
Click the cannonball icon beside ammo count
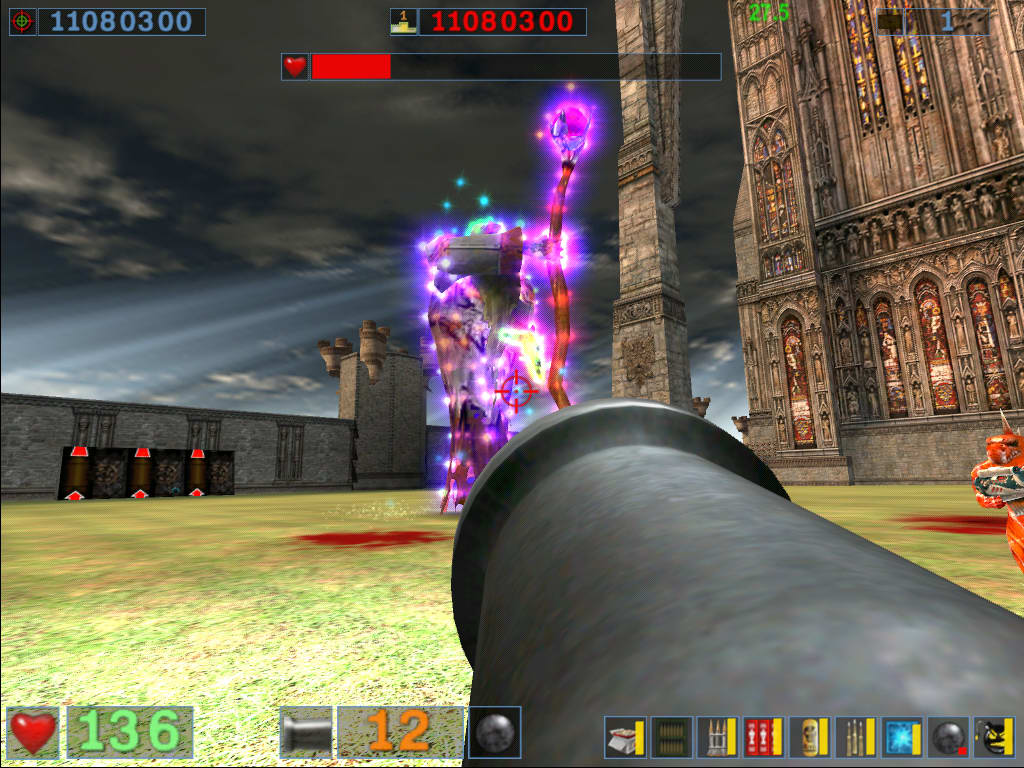(495, 732)
